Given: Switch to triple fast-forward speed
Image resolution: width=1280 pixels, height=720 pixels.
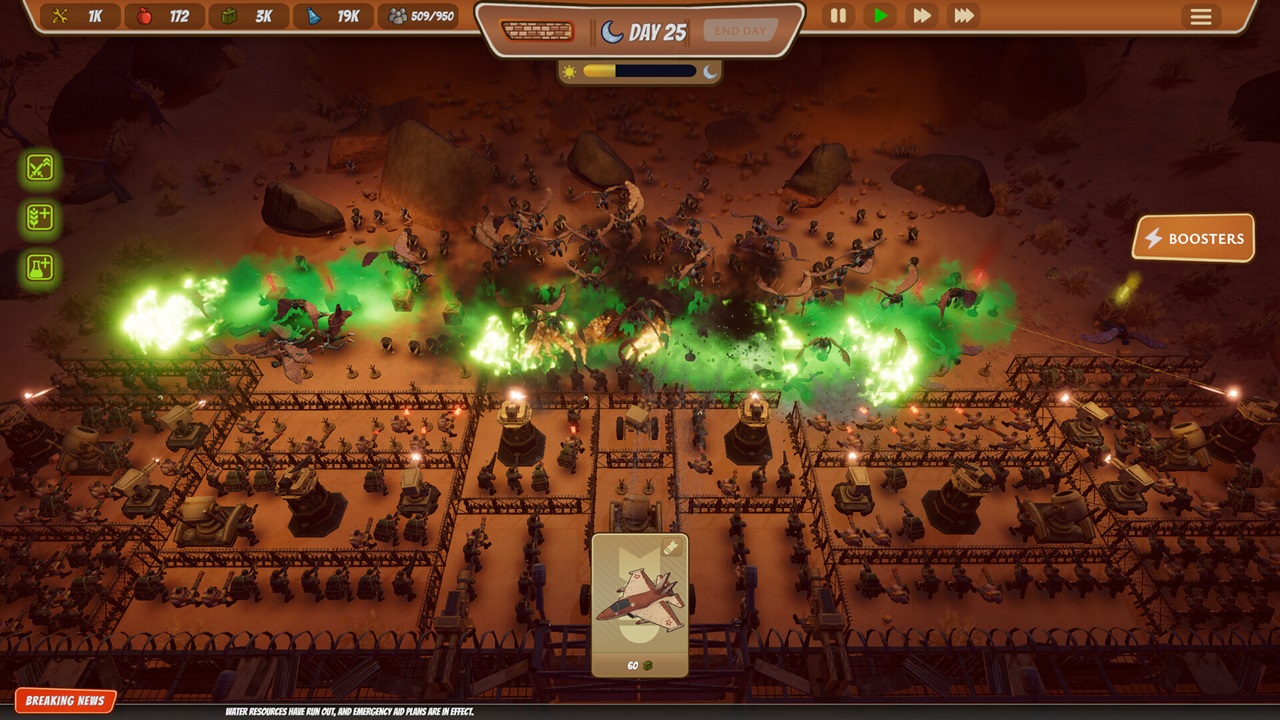Looking at the screenshot, I should click(964, 16).
